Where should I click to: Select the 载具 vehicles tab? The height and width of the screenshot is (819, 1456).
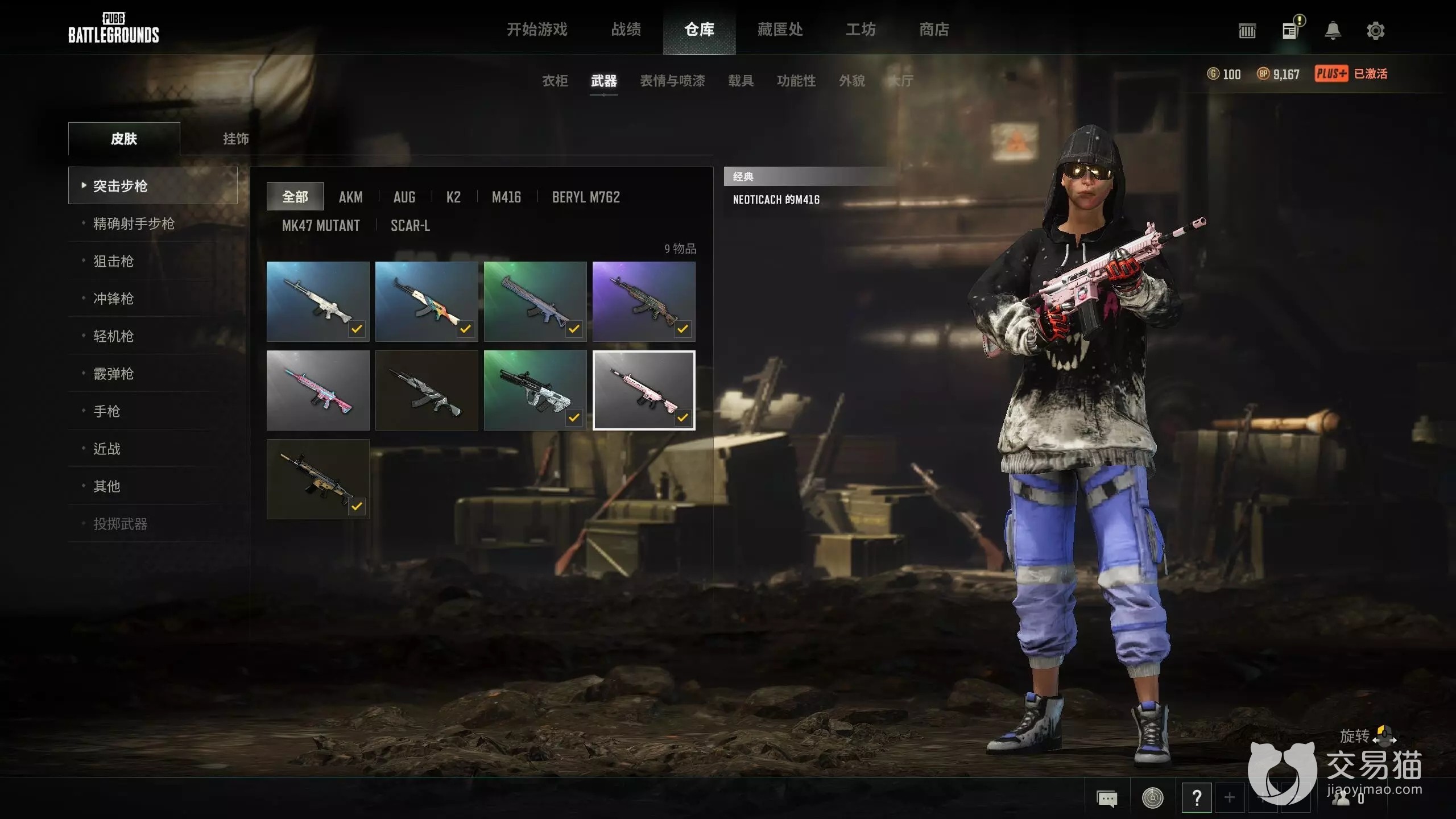pyautogui.click(x=741, y=81)
